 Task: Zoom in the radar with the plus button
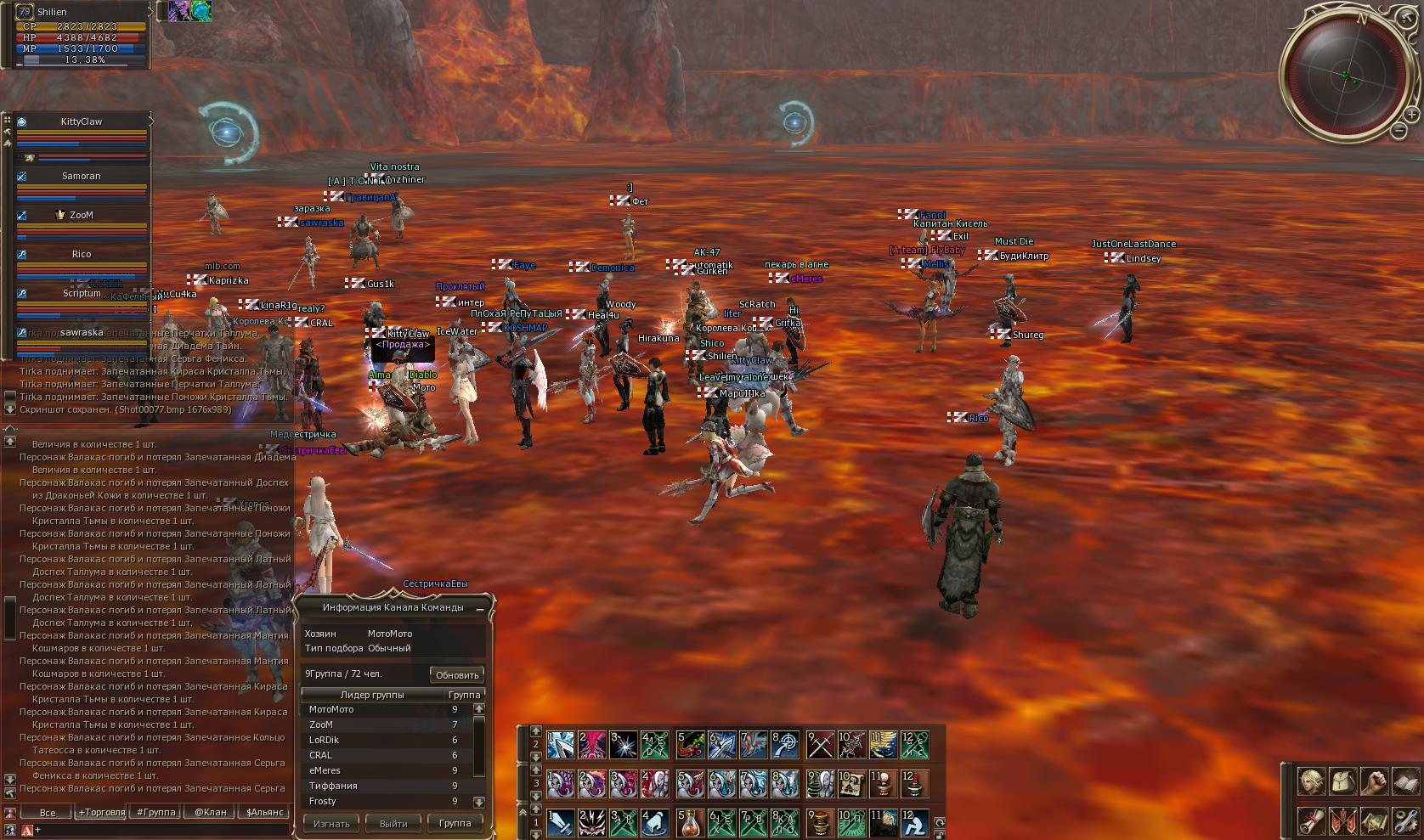tap(1412, 114)
